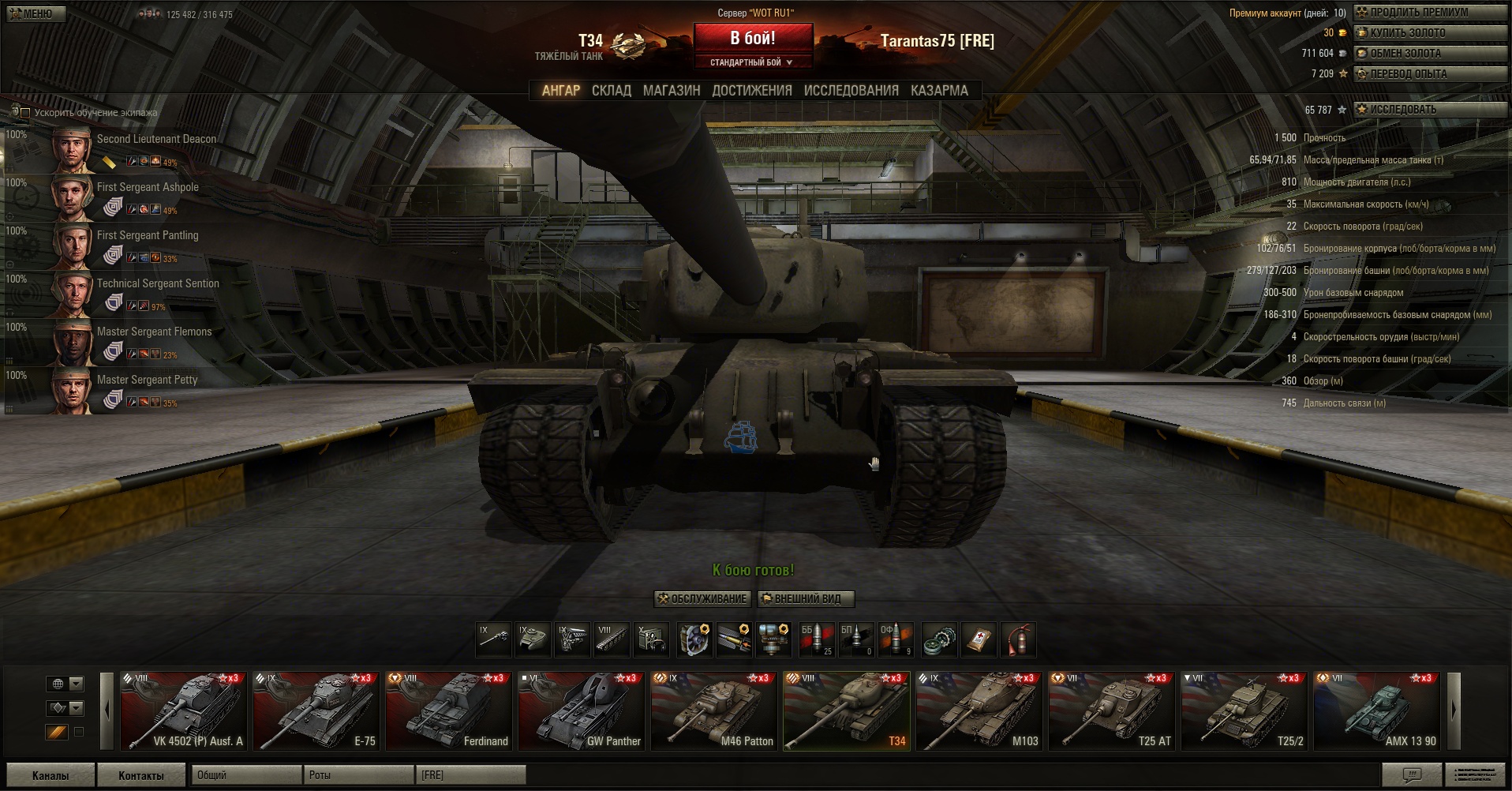1512x791 pixels.
Task: Open the ОБМЕН ЗОЛОТА exchange
Action: click(x=1430, y=54)
